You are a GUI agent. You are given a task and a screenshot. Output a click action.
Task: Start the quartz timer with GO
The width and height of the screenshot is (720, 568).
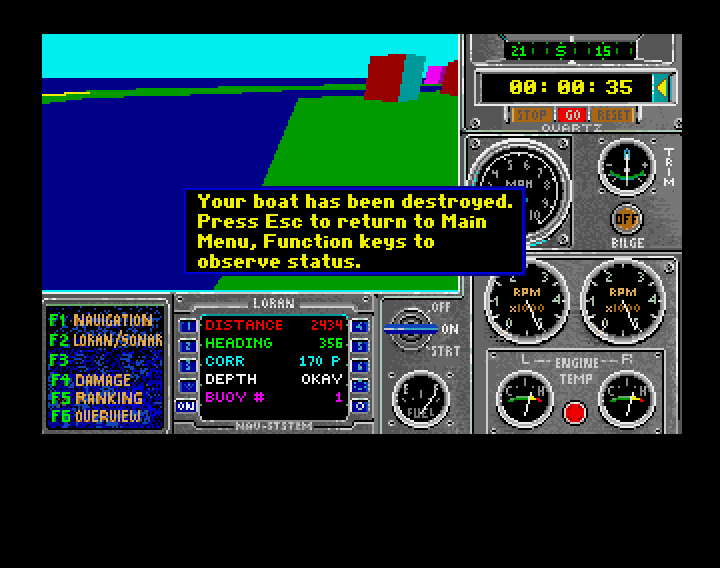tap(571, 116)
